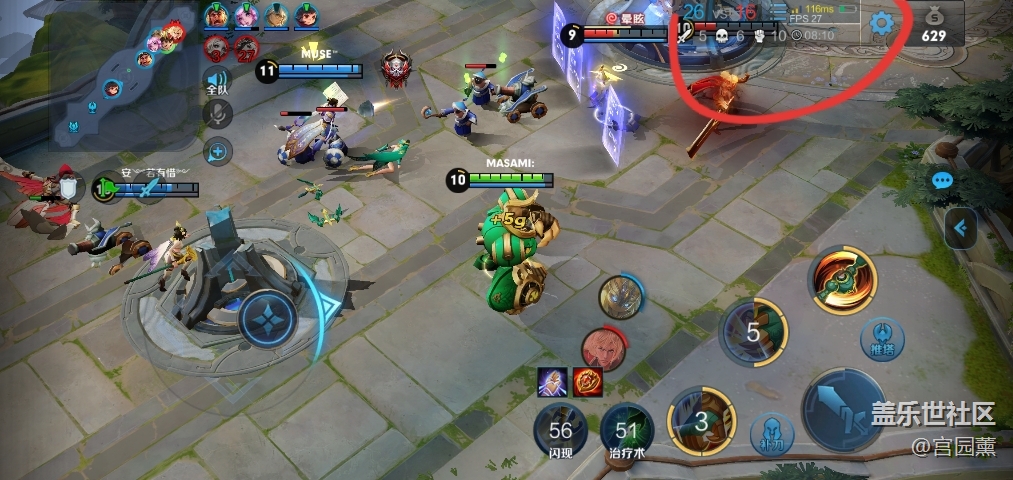
Task: Tap the 推塔 tower attack button
Action: (x=883, y=335)
